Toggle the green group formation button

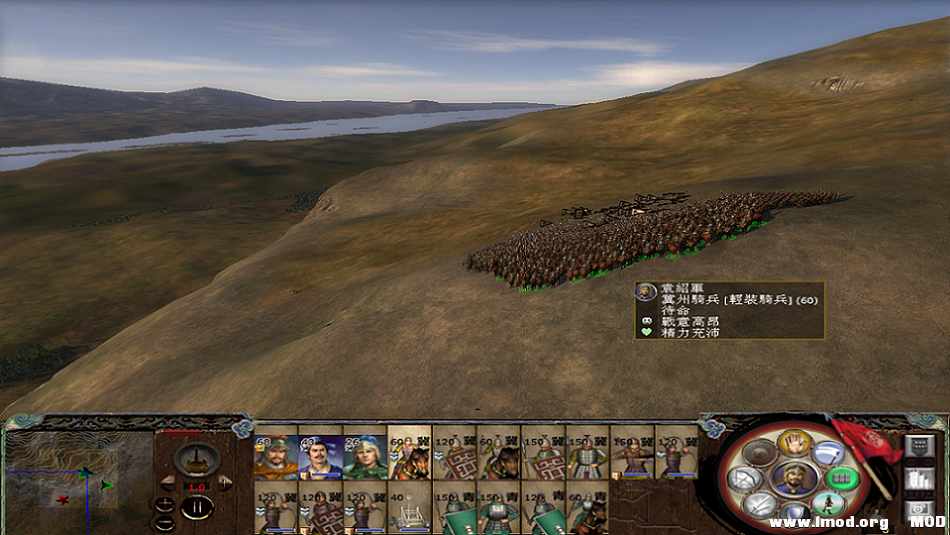844,479
